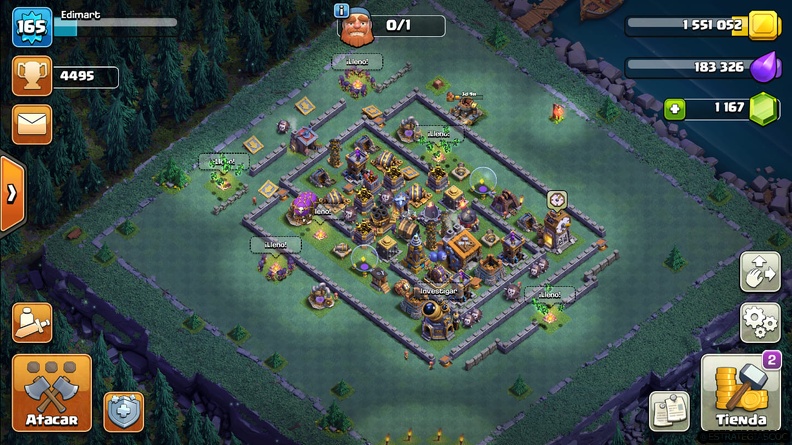Expand the side panel with the arrow tab

(x=11, y=193)
